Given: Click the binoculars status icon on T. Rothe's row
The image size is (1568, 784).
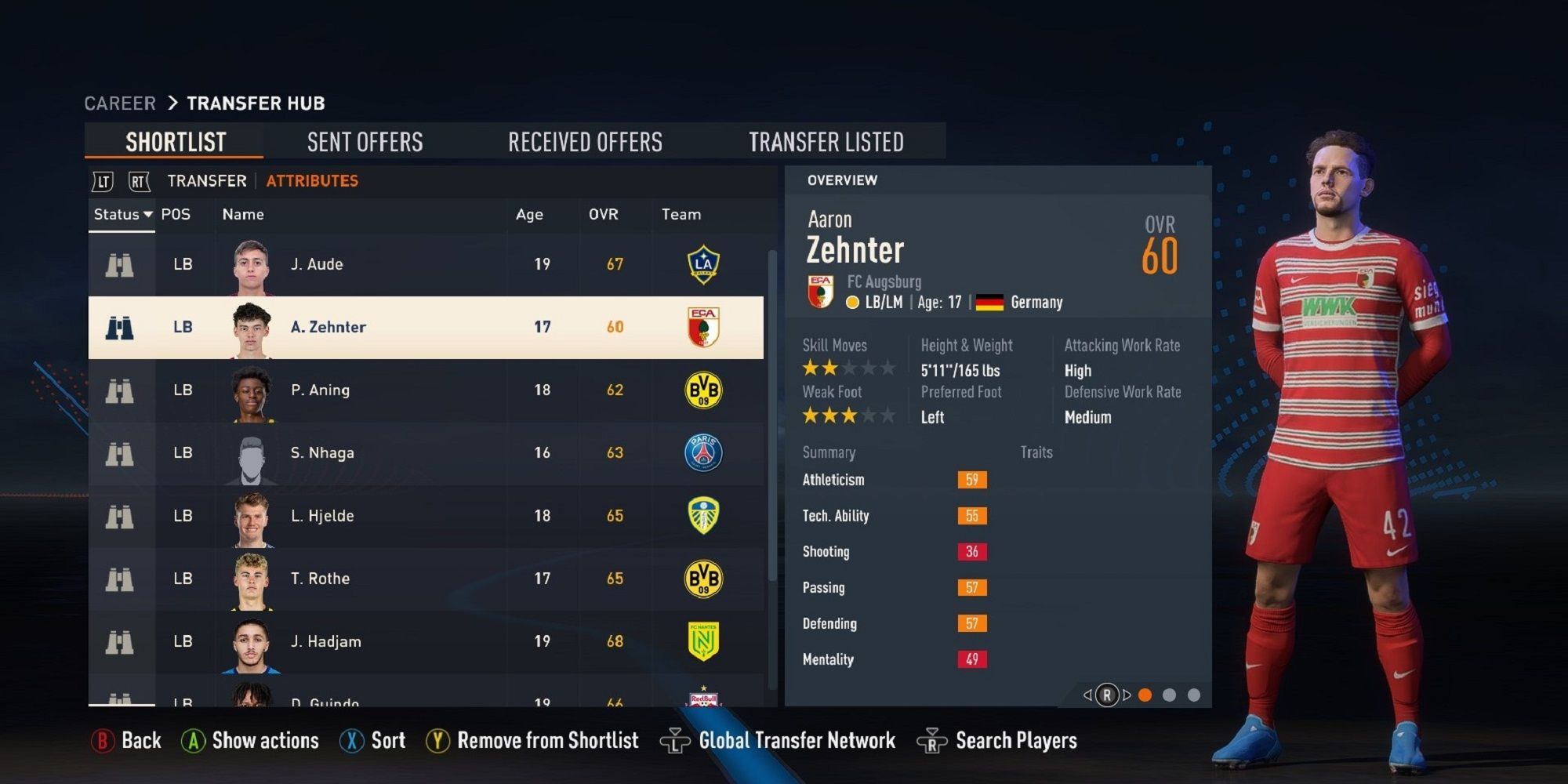Looking at the screenshot, I should [x=119, y=578].
